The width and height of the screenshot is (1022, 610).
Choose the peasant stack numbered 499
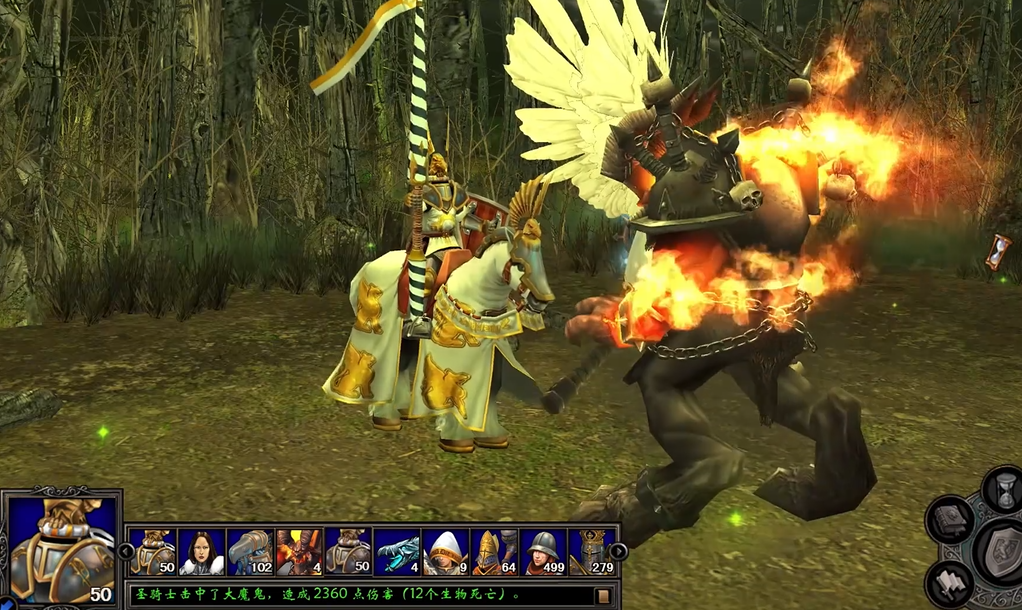[544, 551]
